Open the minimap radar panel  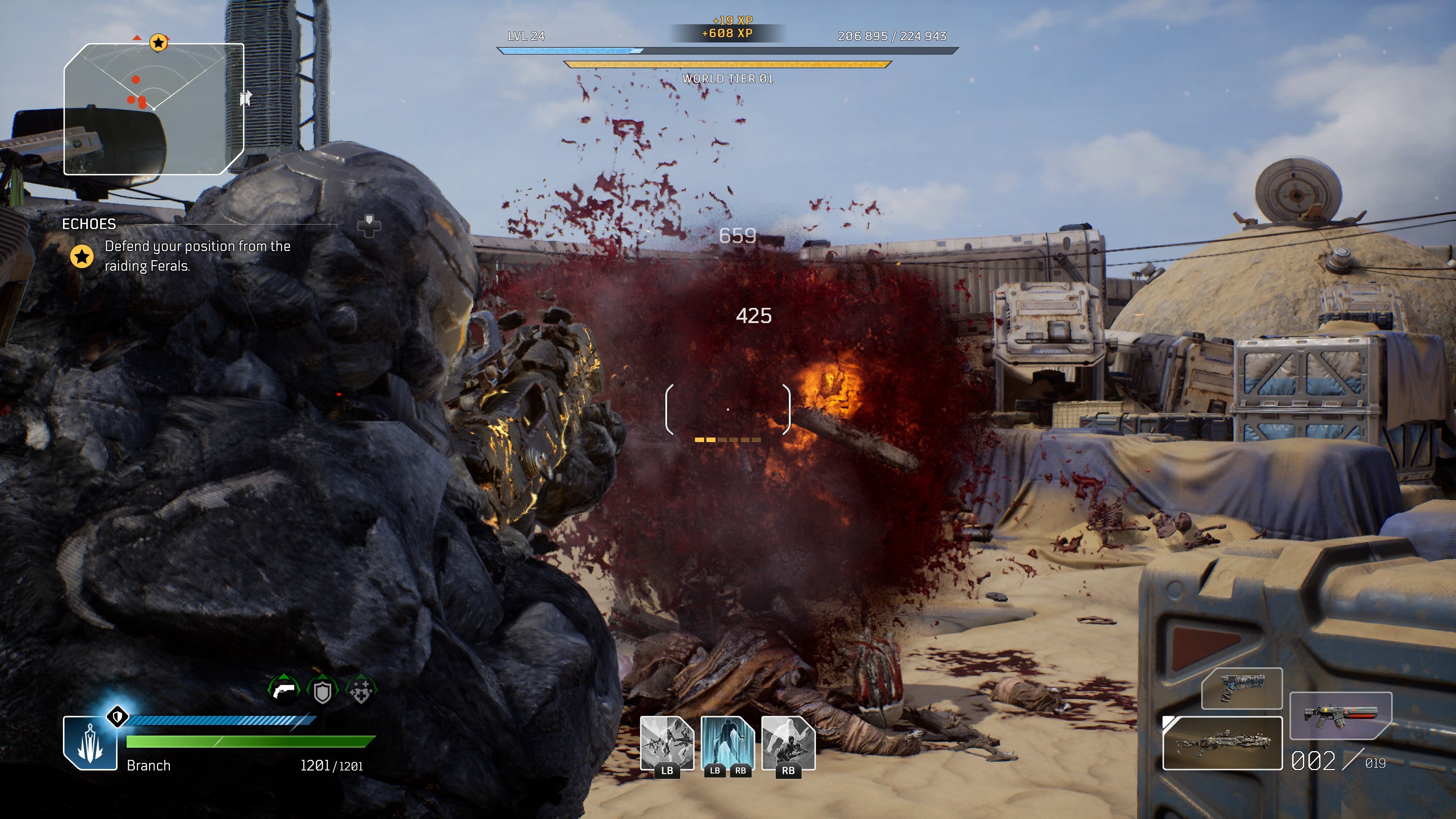[x=153, y=109]
